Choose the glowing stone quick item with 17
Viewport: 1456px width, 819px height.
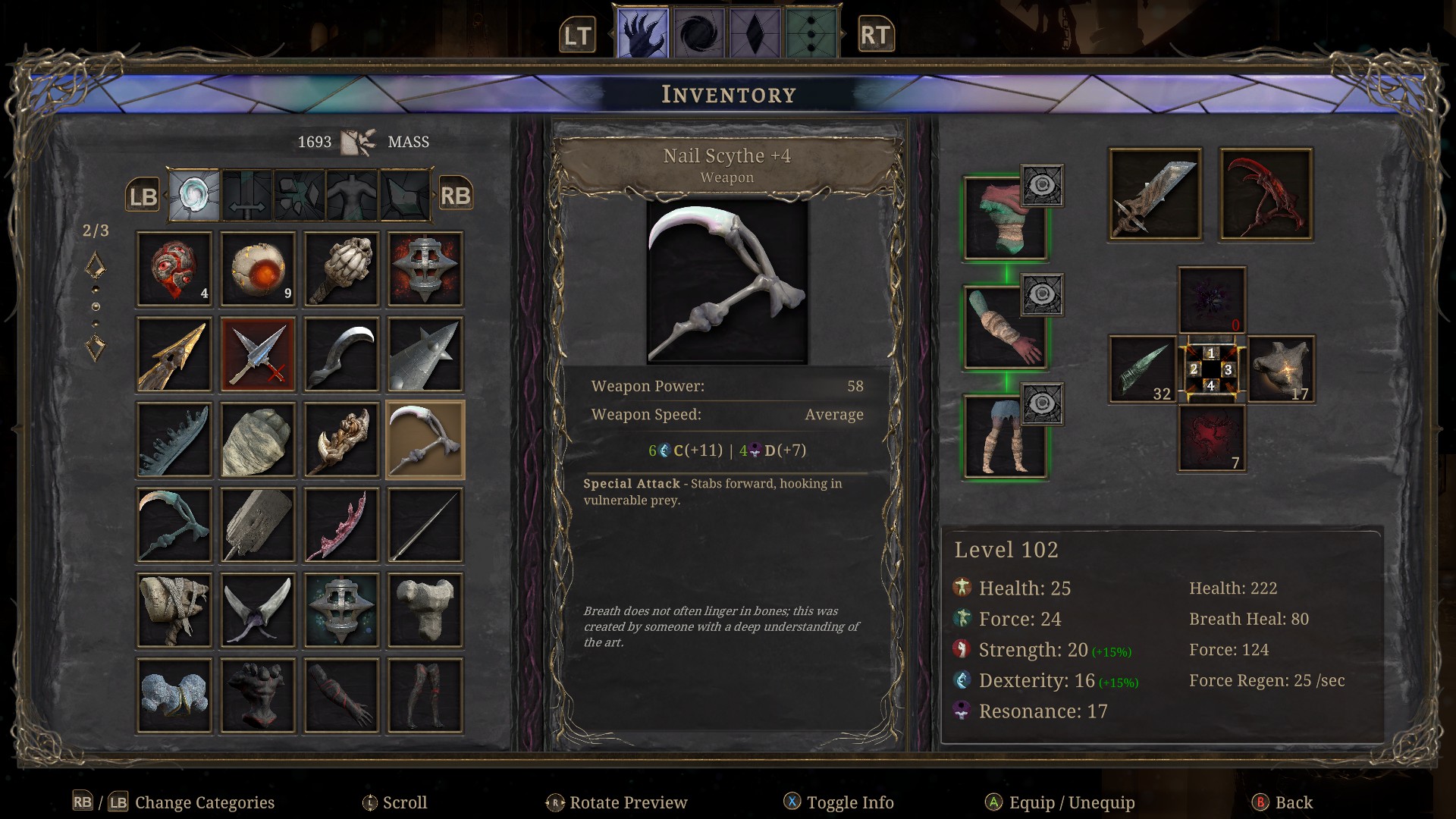[x=1282, y=369]
